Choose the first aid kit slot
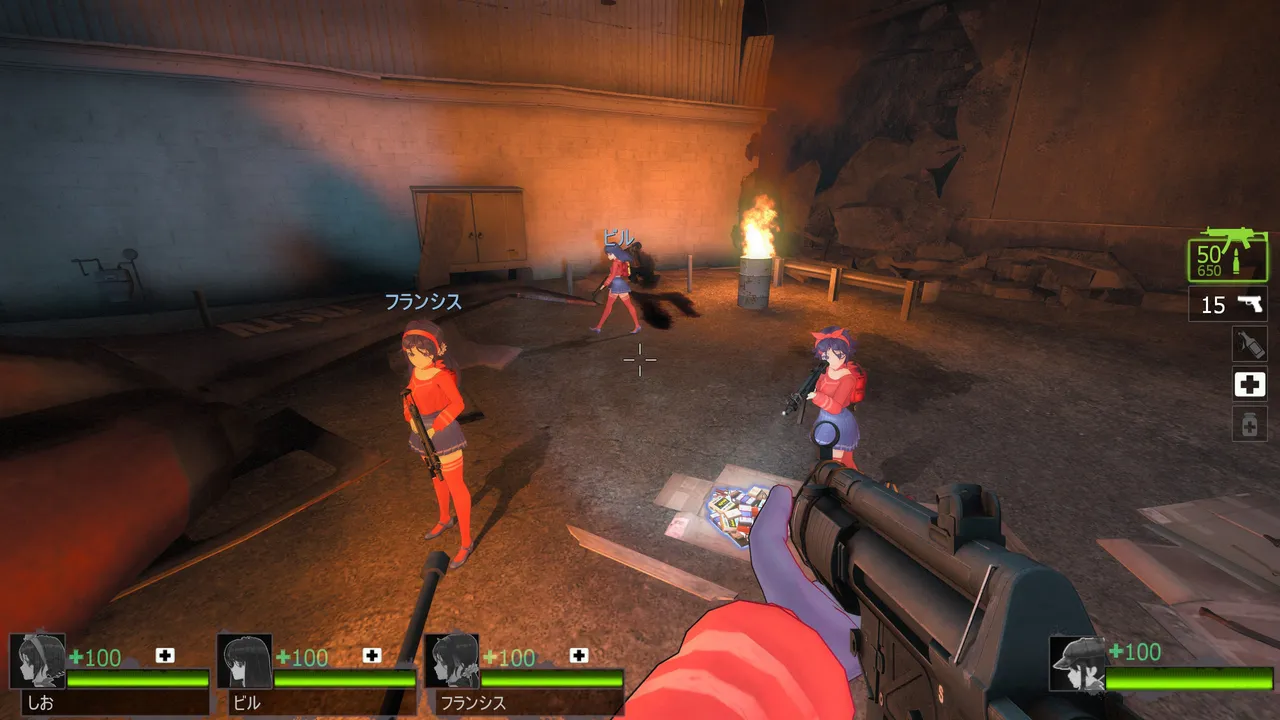 click(x=1249, y=384)
